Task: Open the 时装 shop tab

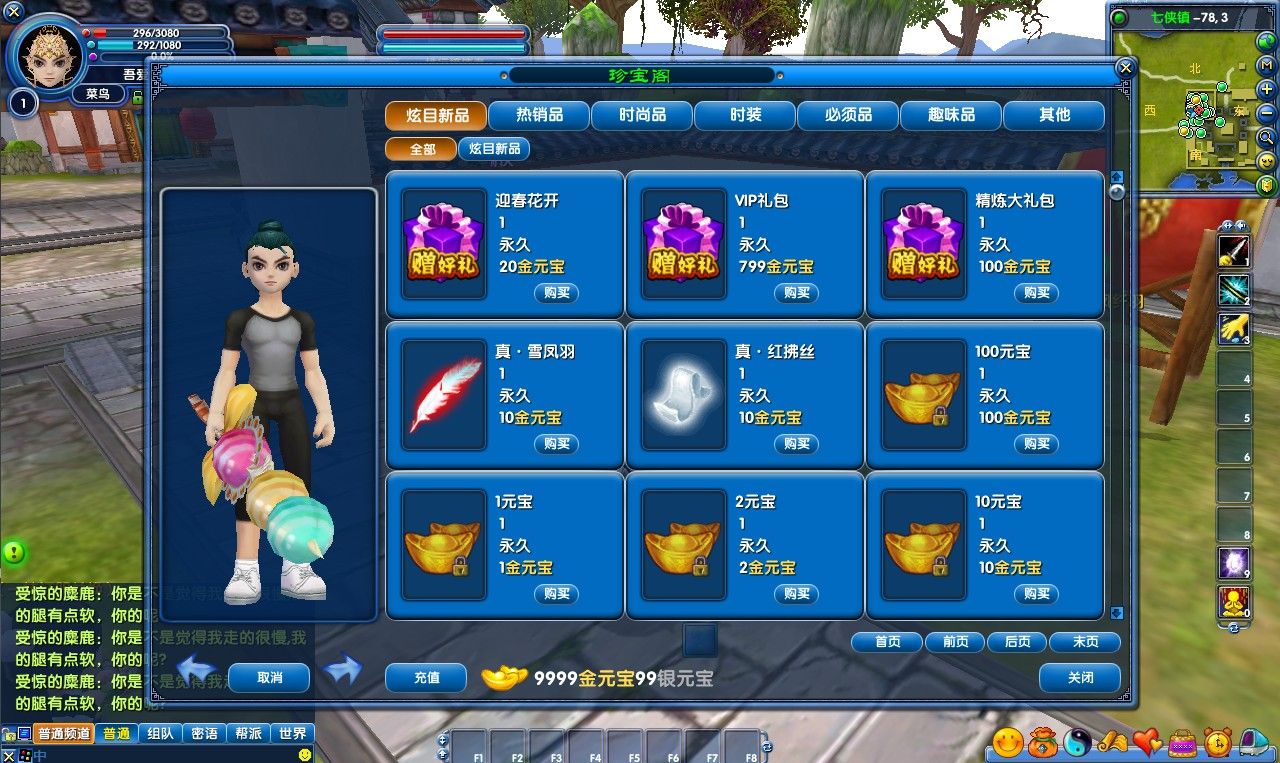Action: (x=745, y=115)
